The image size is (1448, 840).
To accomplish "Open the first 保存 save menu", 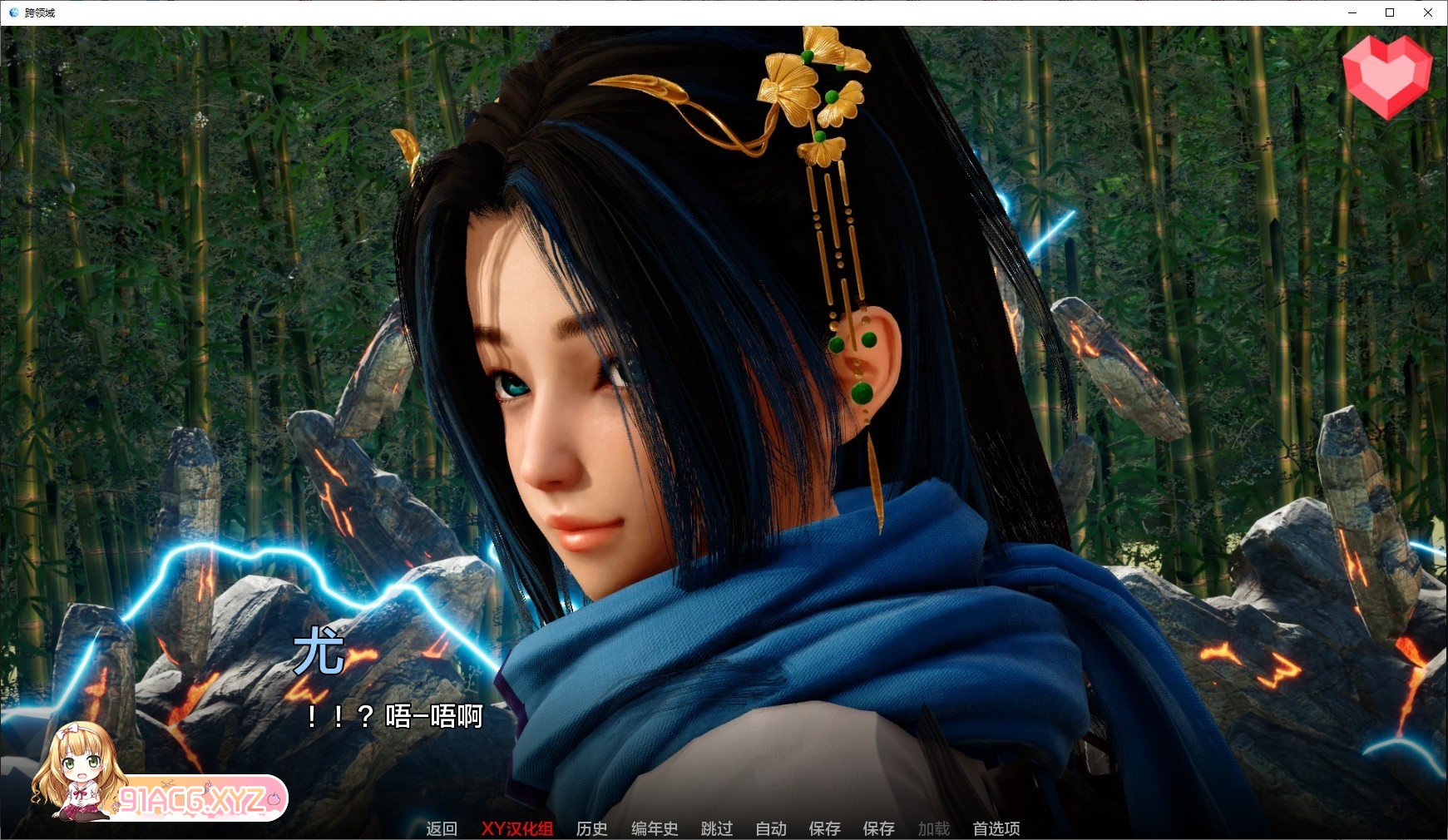I will [x=823, y=828].
